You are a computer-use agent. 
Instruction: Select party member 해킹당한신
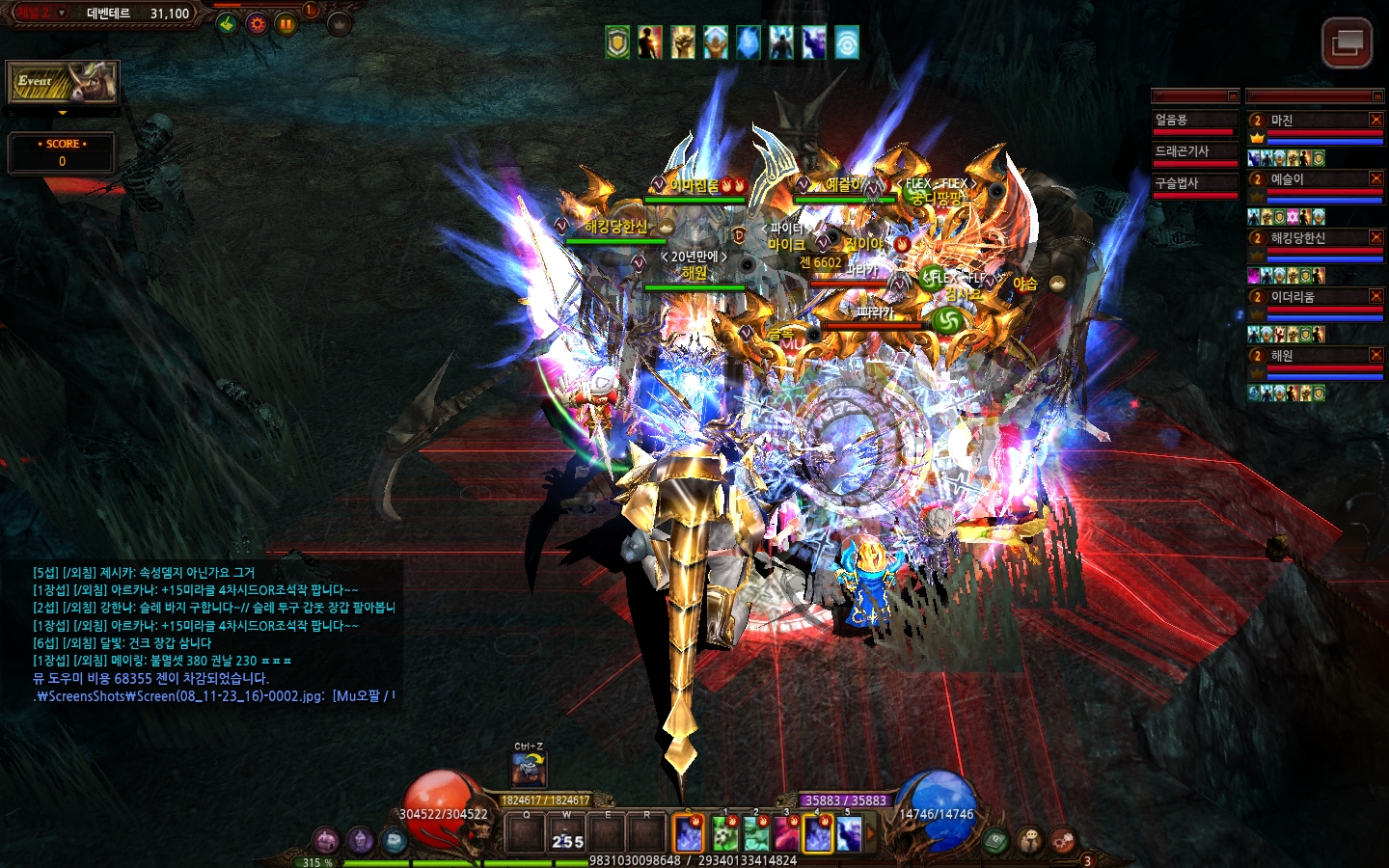tap(1297, 238)
